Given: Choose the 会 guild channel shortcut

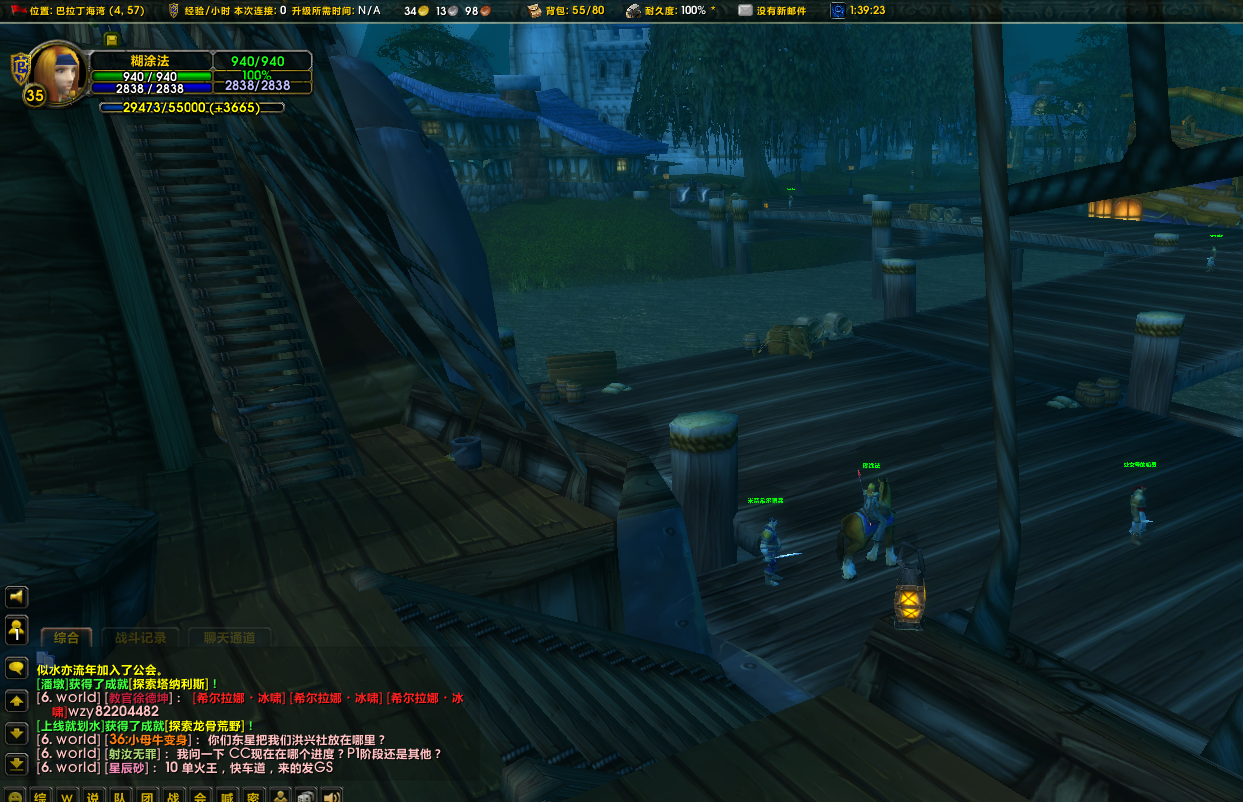Looking at the screenshot, I should 200,796.
